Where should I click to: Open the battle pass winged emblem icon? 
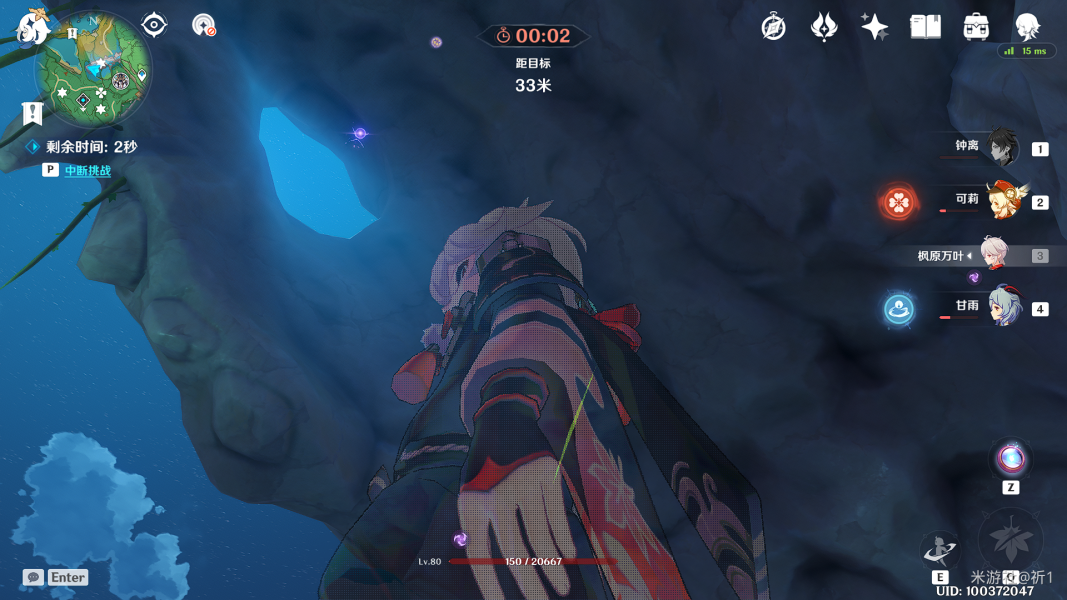click(824, 27)
